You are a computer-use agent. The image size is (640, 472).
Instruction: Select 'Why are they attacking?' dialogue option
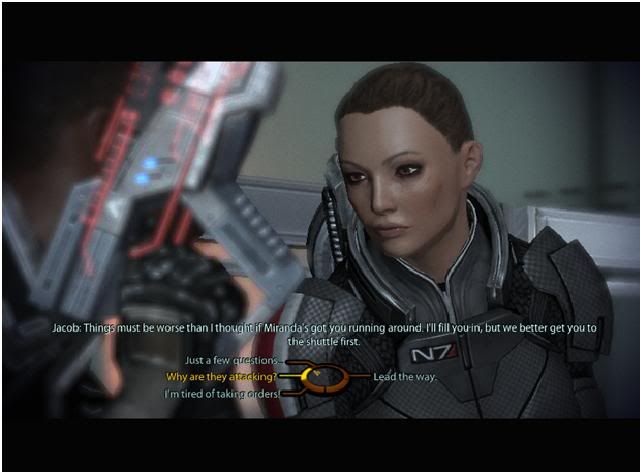[220, 377]
